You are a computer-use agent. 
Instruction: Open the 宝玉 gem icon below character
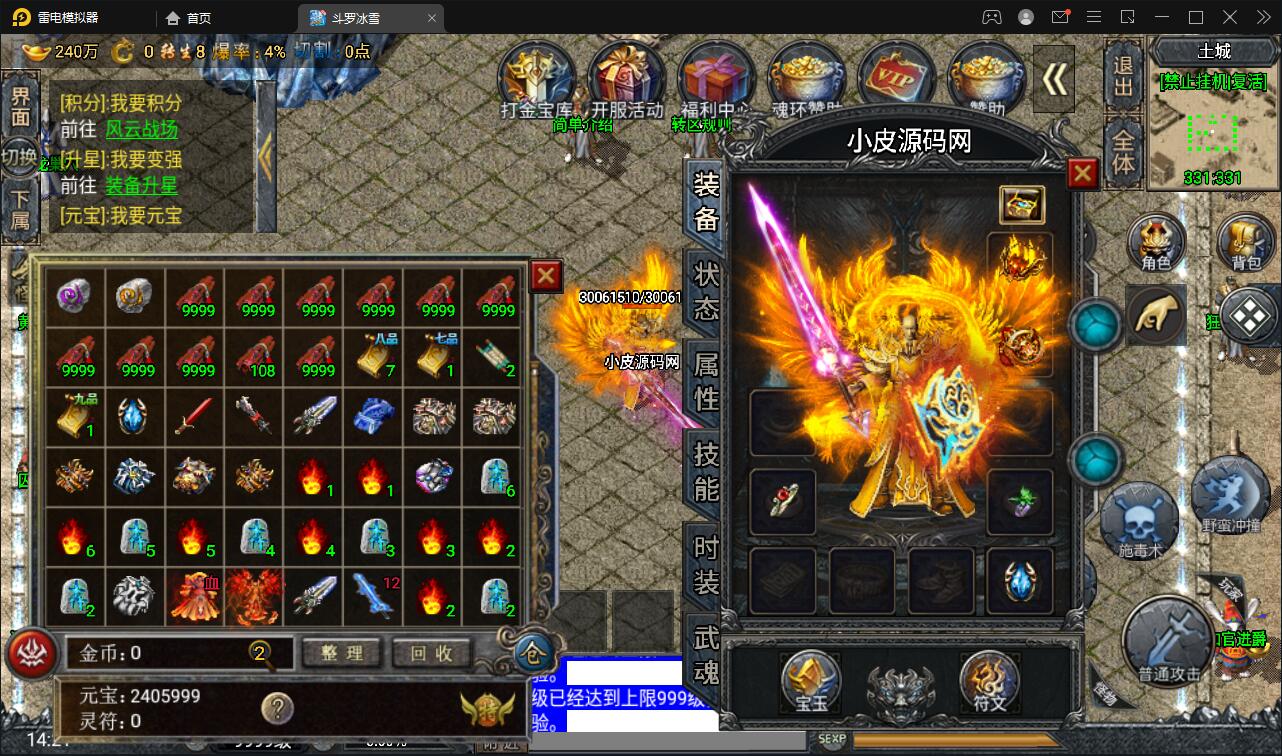pyautogui.click(x=809, y=681)
